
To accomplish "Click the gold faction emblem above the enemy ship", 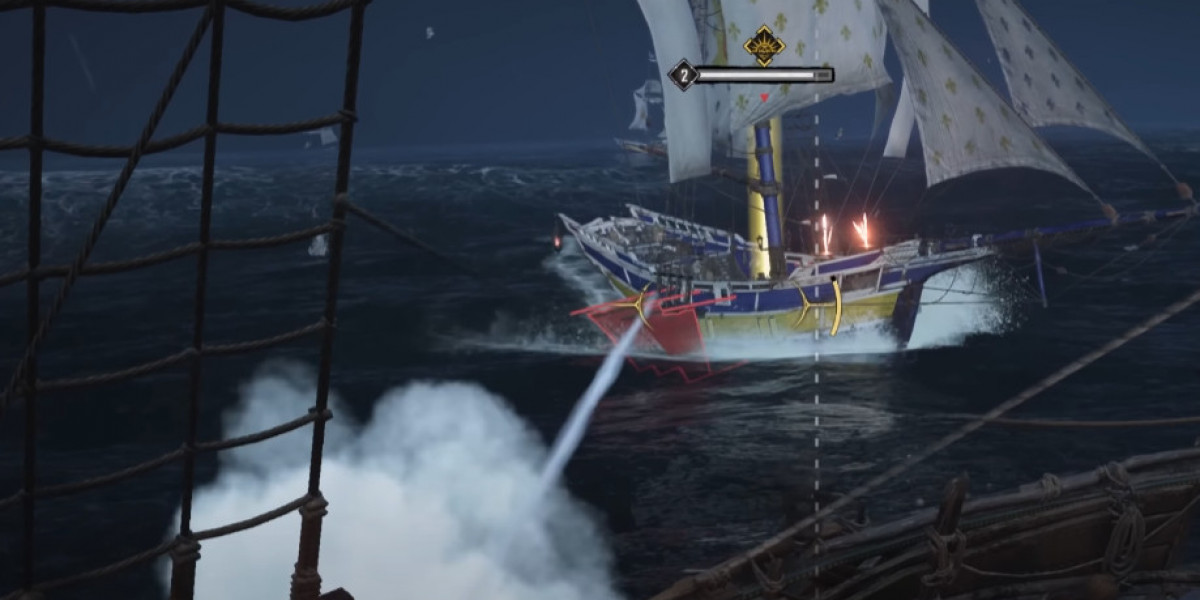I will click(764, 45).
